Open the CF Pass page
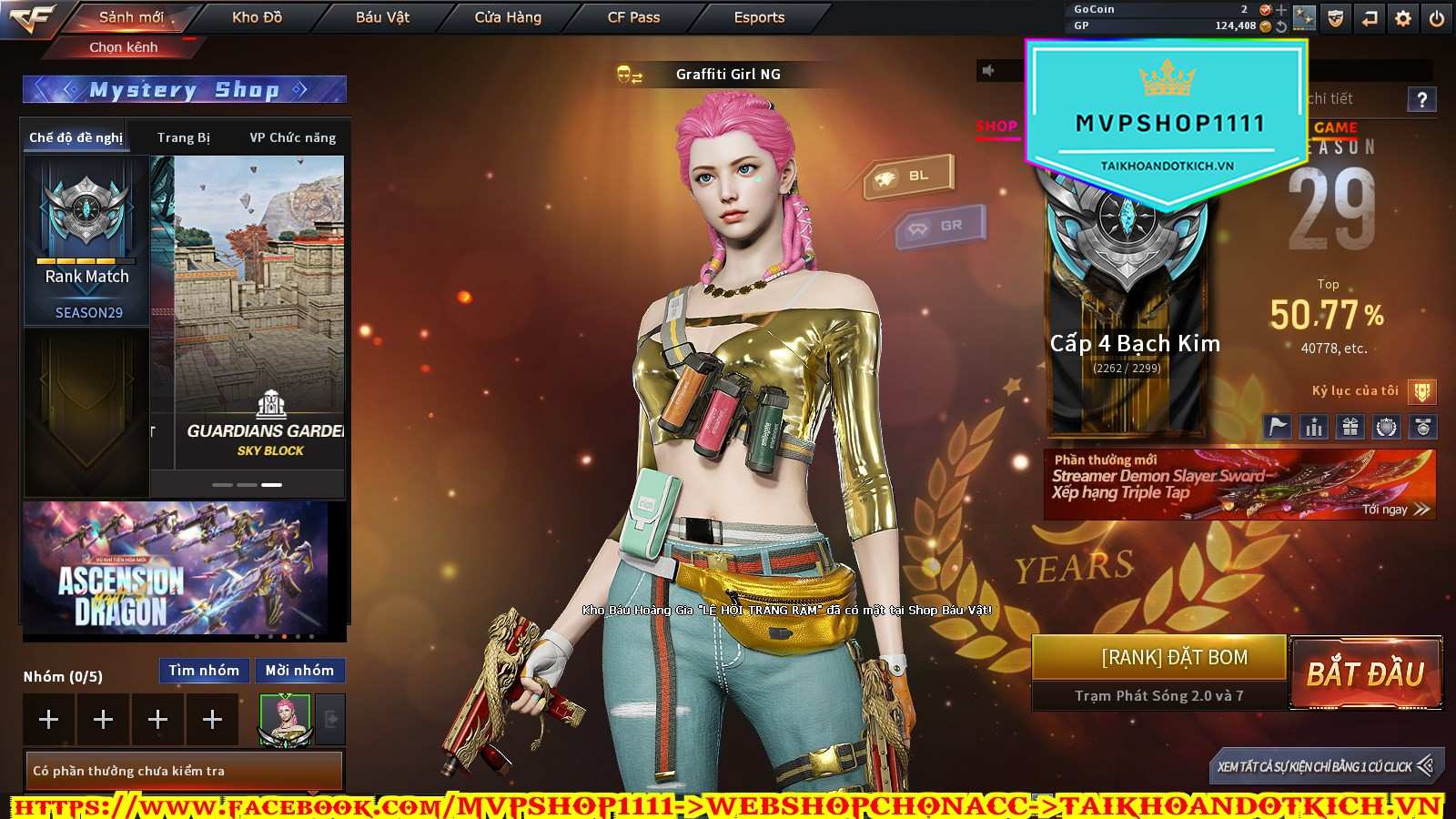Viewport: 1456px width, 819px height. (x=633, y=17)
